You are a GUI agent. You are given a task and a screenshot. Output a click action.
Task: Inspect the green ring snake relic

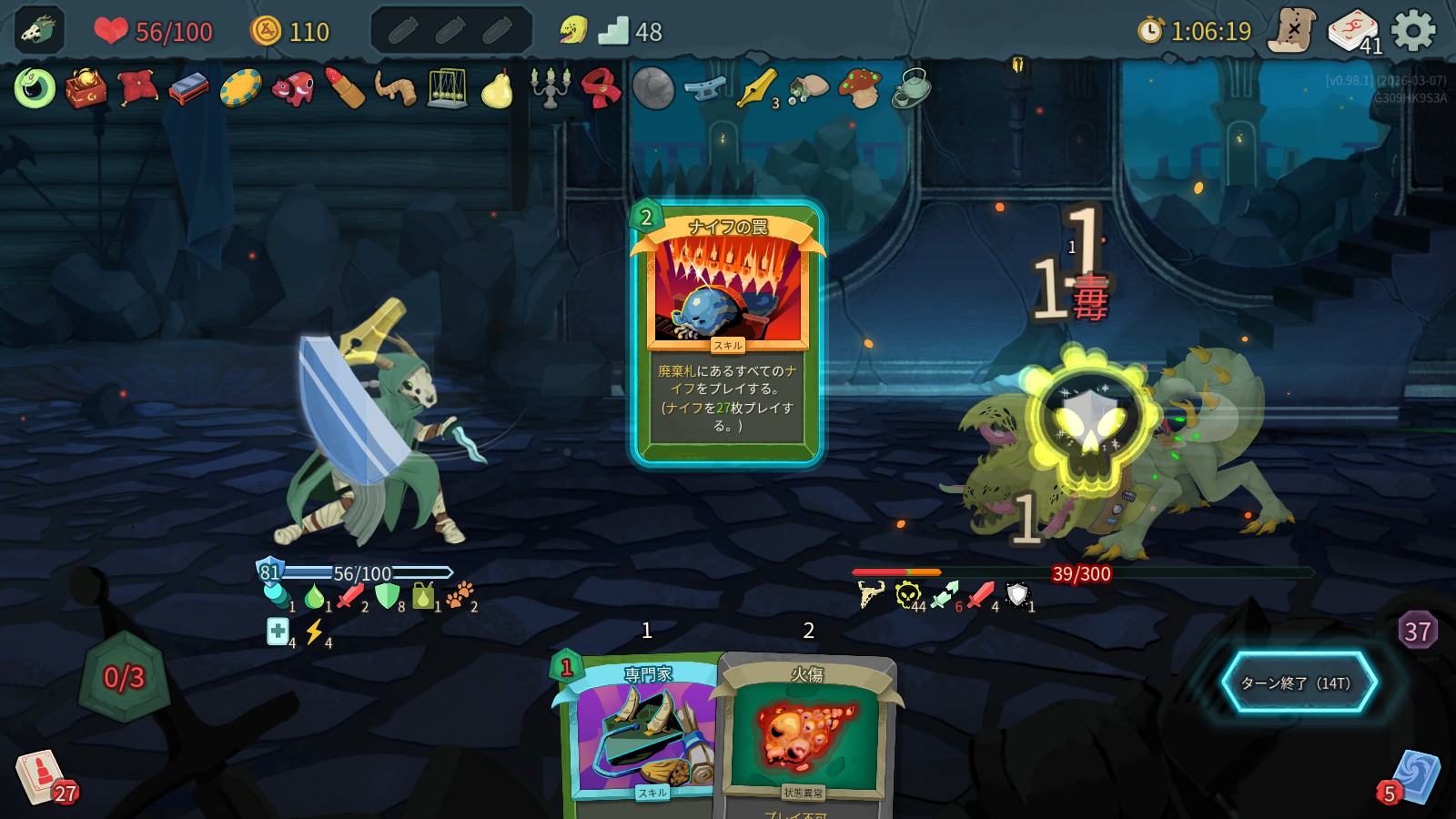(x=35, y=88)
